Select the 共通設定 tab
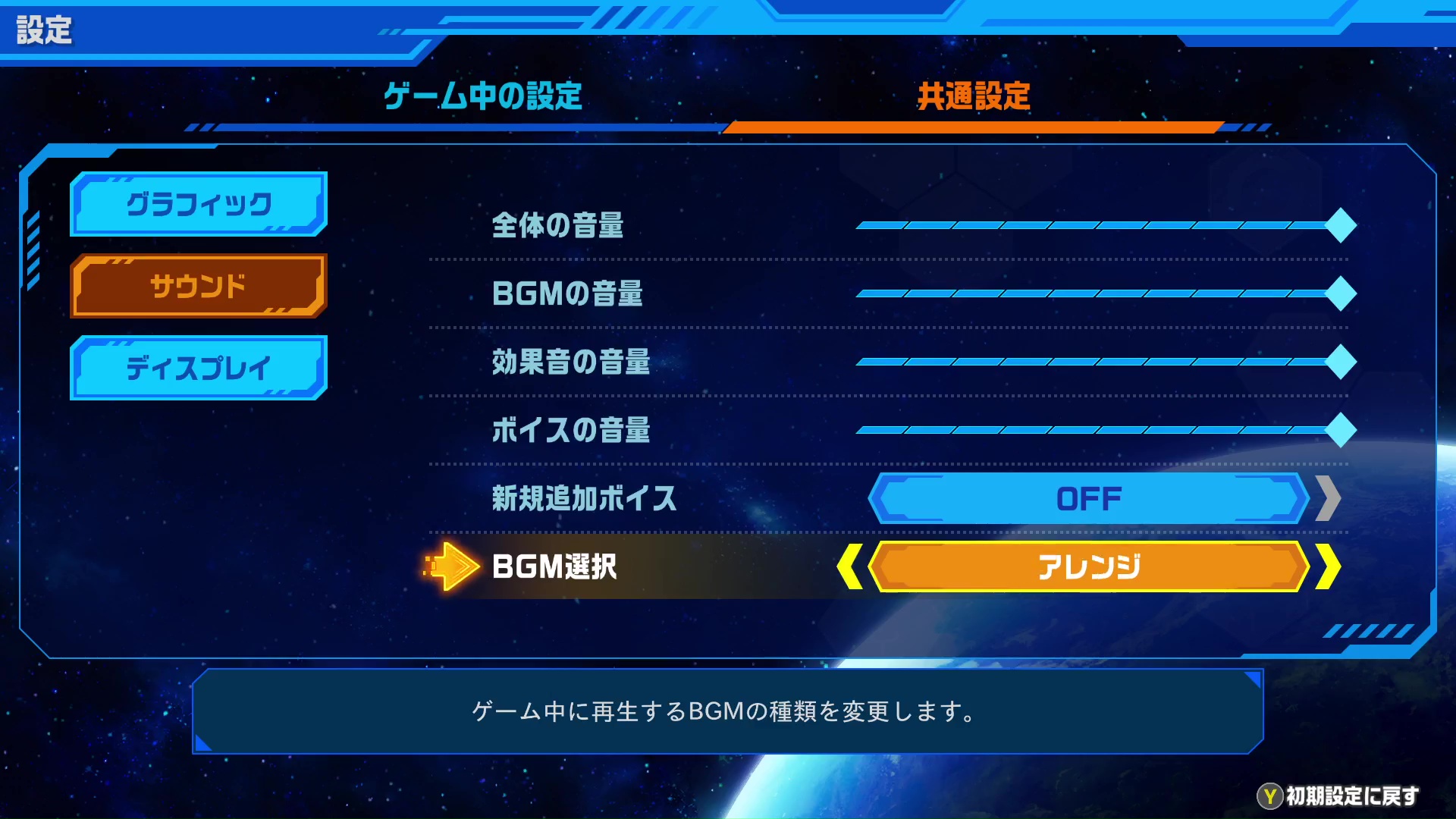The image size is (1456, 819). (x=974, y=94)
